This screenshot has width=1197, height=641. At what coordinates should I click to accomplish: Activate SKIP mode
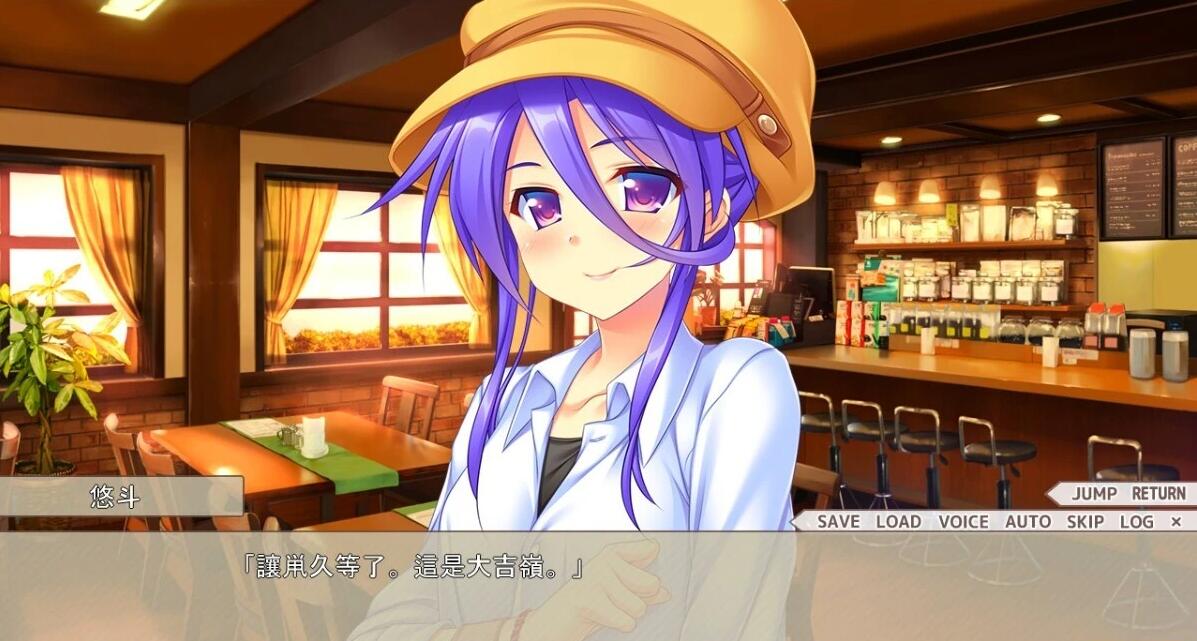(1085, 521)
